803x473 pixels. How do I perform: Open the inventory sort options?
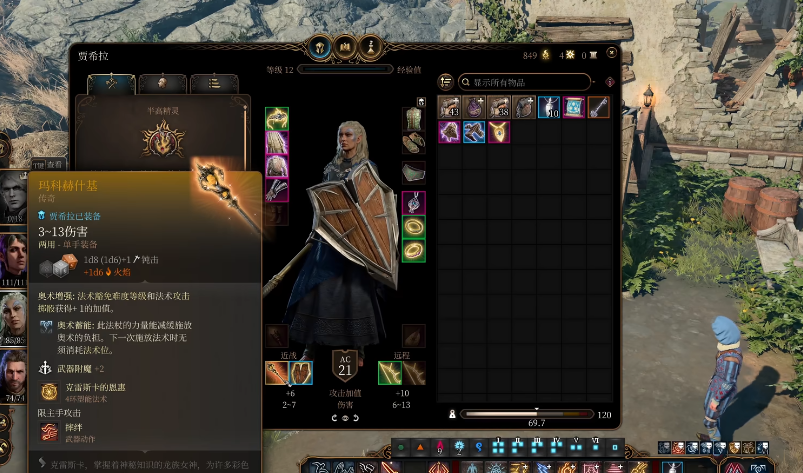pyautogui.click(x=446, y=82)
